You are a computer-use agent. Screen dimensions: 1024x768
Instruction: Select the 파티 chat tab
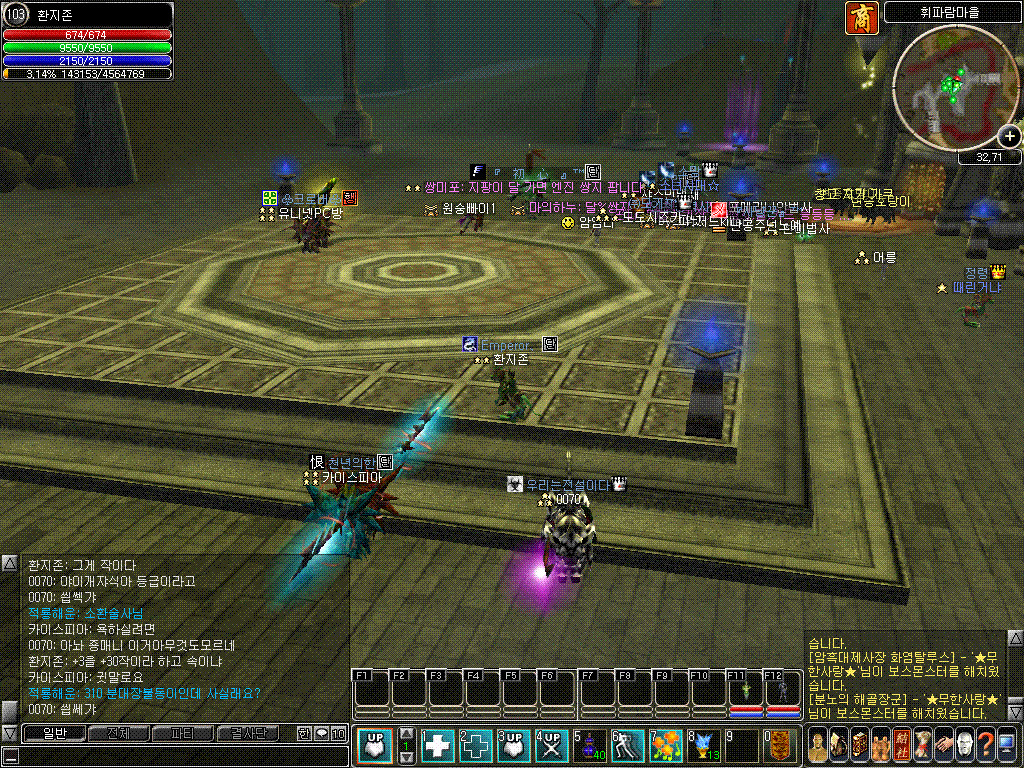[x=182, y=734]
